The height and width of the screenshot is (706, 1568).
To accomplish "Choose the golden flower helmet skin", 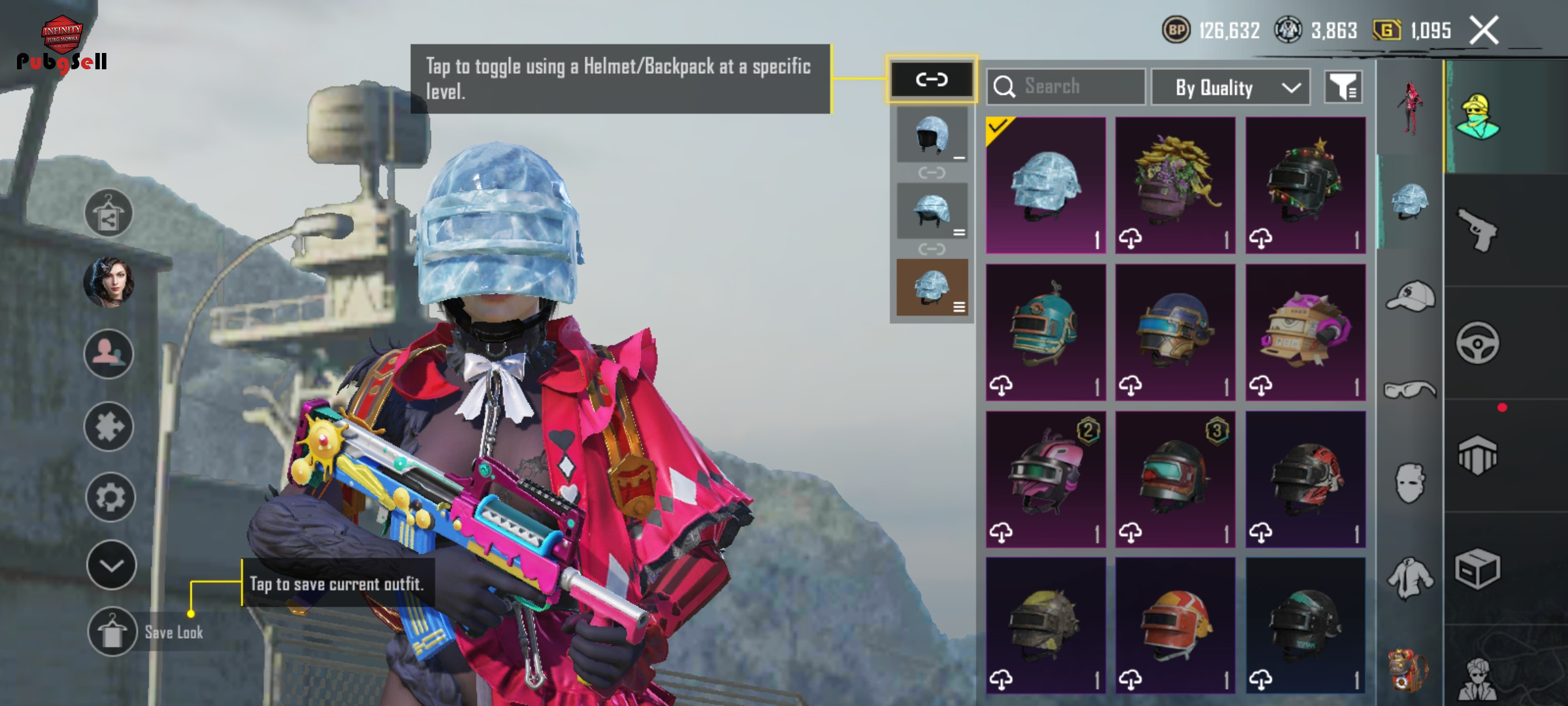I will pyautogui.click(x=1175, y=185).
